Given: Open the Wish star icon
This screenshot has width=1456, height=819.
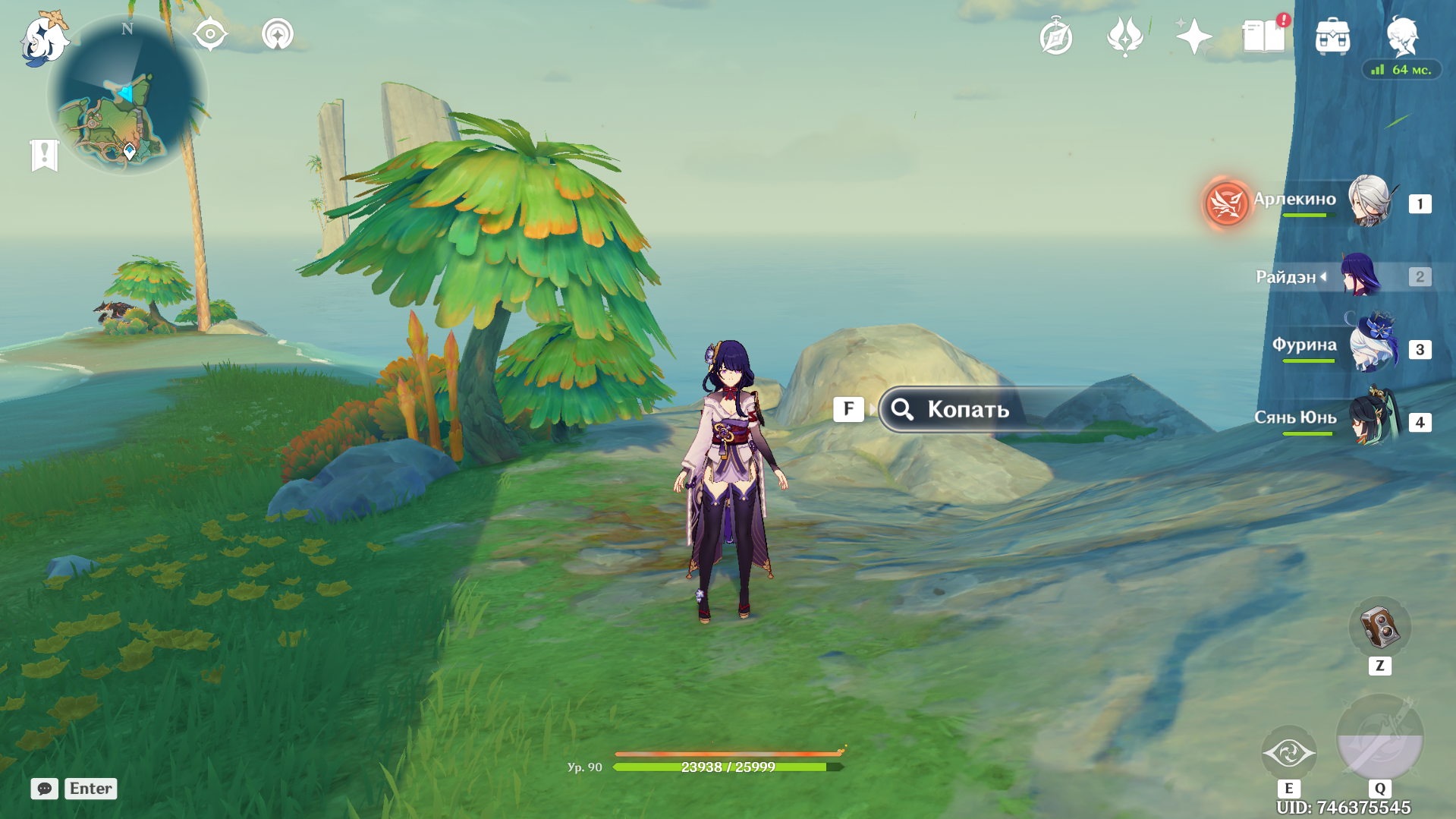Looking at the screenshot, I should pos(1193,36).
